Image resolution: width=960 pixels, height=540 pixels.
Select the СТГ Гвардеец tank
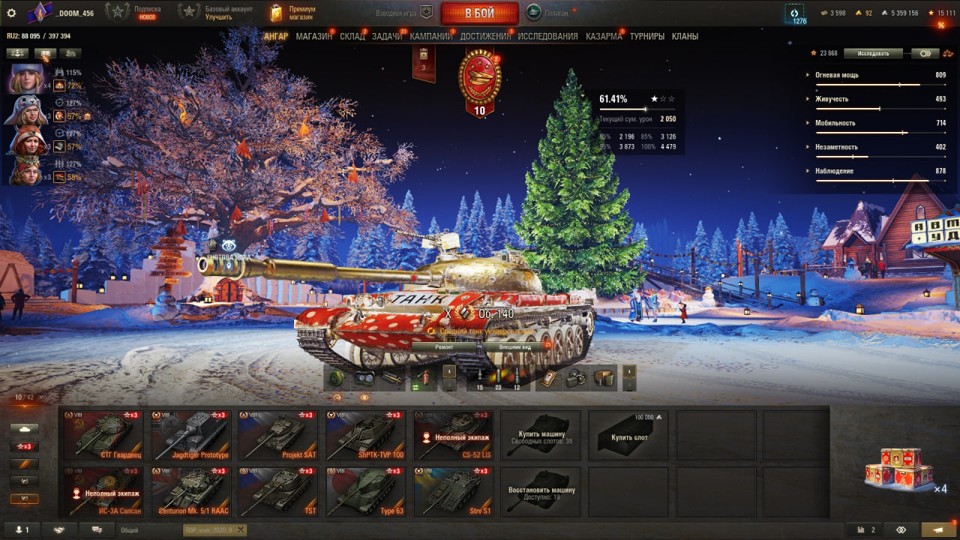click(x=103, y=436)
